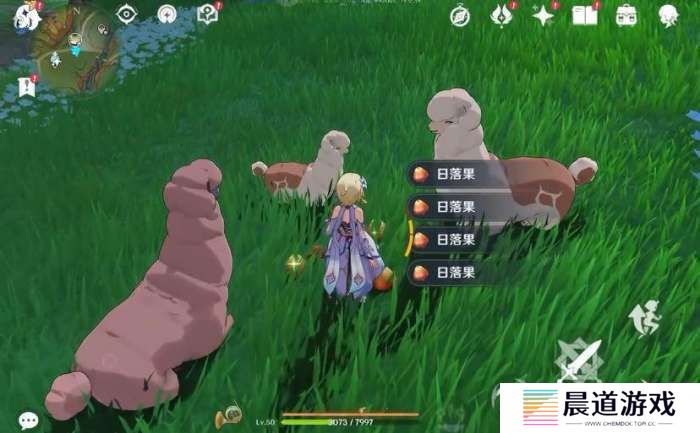Open the compass adventure icon
This screenshot has width=700, height=433.
click(x=459, y=15)
